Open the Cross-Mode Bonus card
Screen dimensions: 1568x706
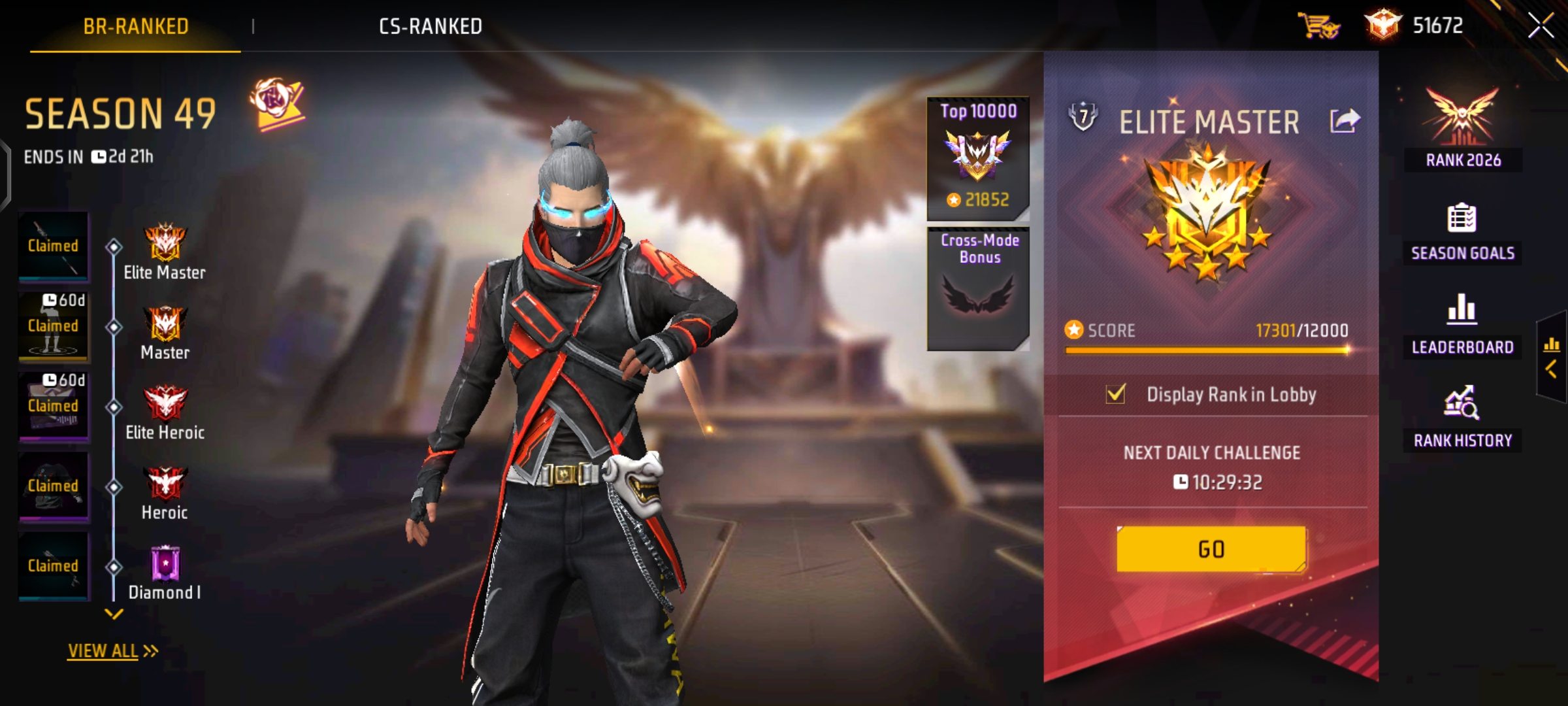point(978,288)
